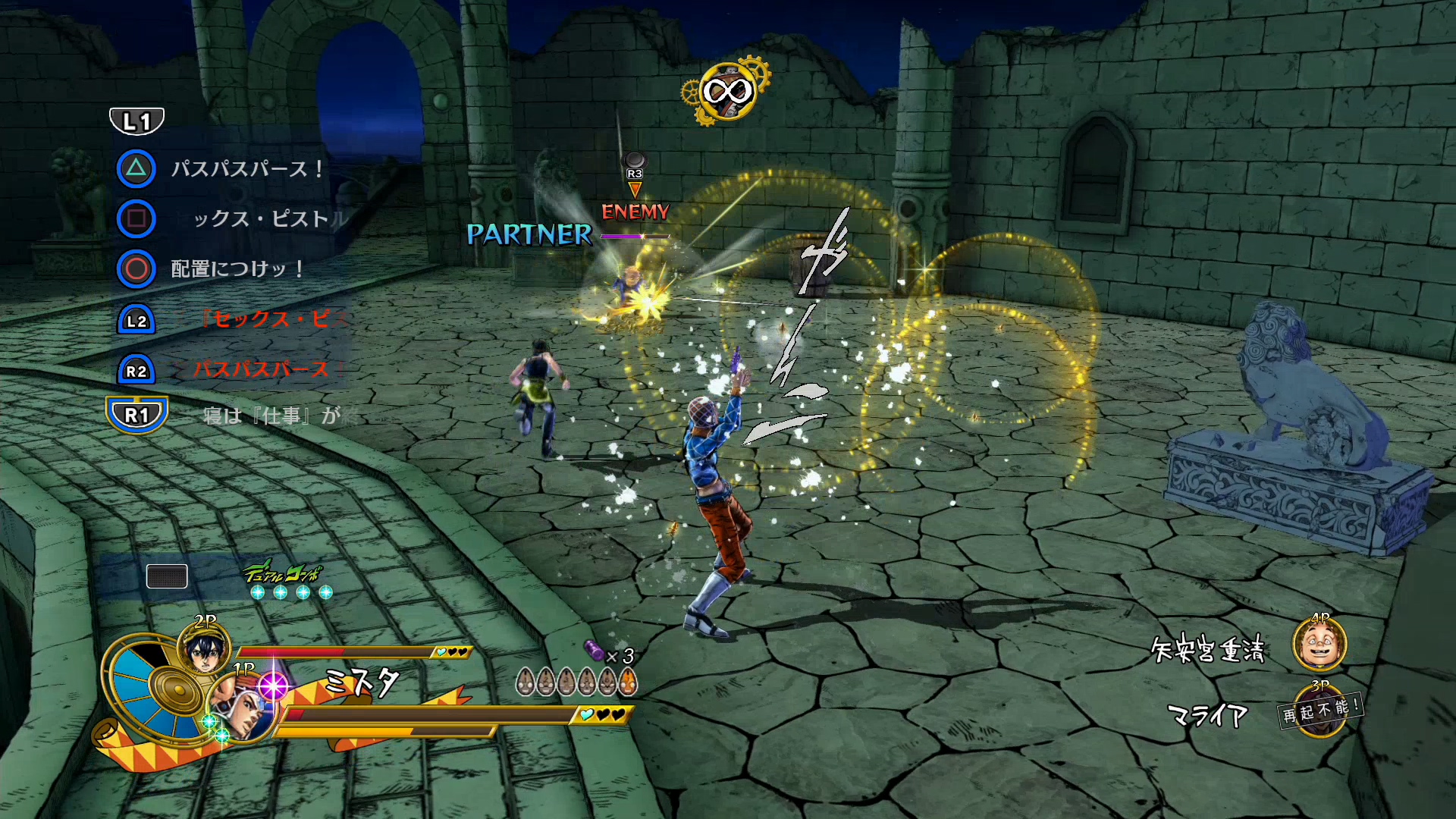Screen dimensions: 1456x819
Task: Select the white ピストル skill entry
Action: (269, 219)
